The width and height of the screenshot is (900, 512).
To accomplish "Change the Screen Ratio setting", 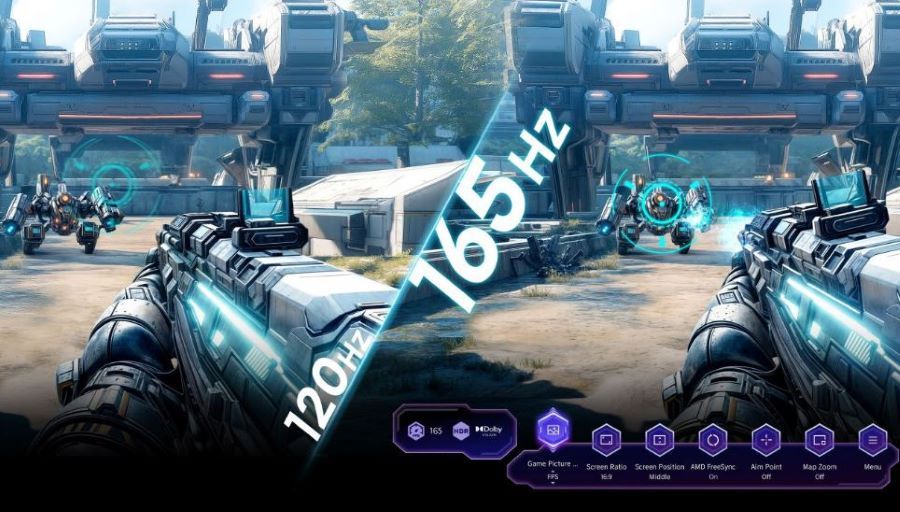I will (x=607, y=440).
